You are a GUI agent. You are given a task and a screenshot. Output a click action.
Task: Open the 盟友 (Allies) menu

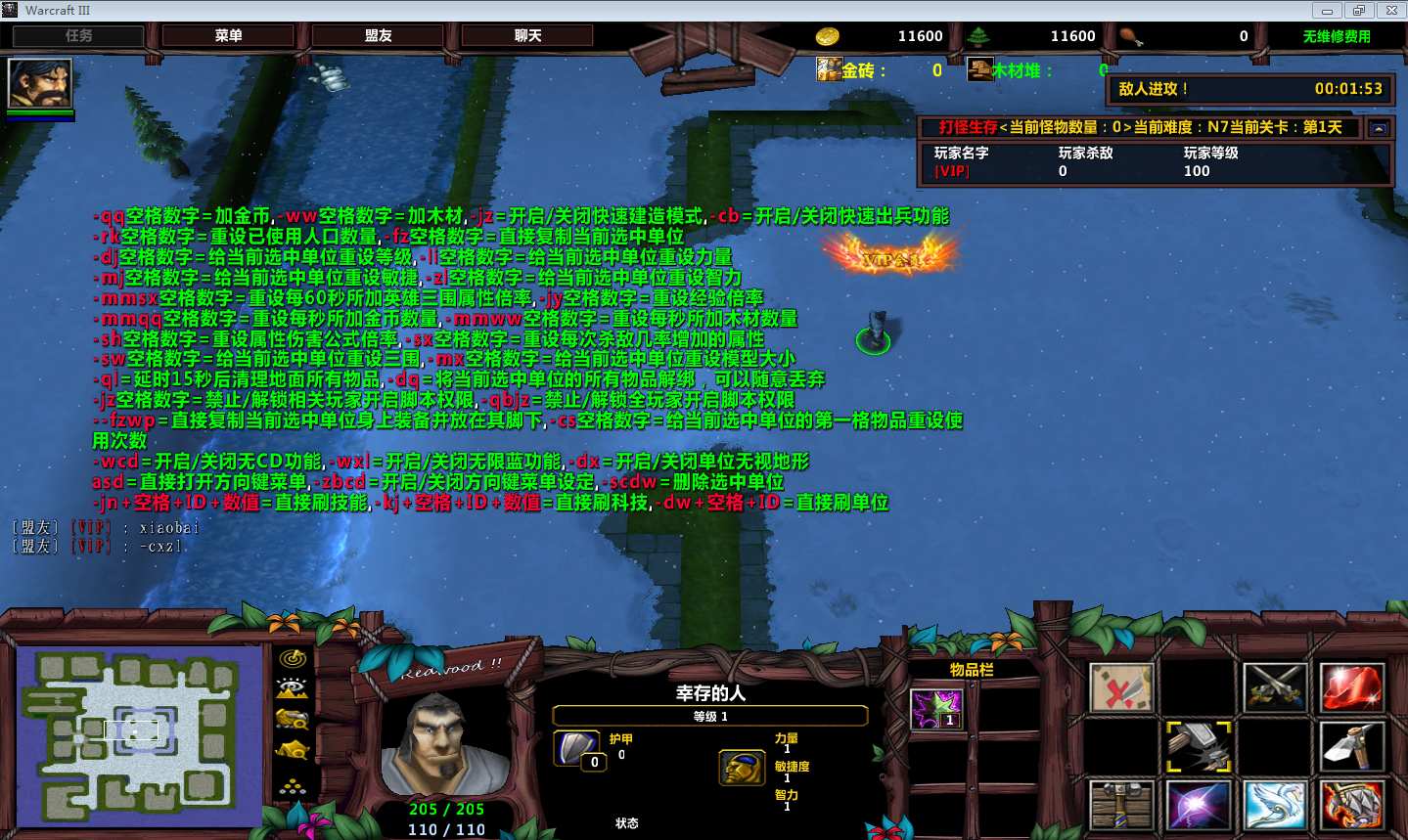(378, 36)
